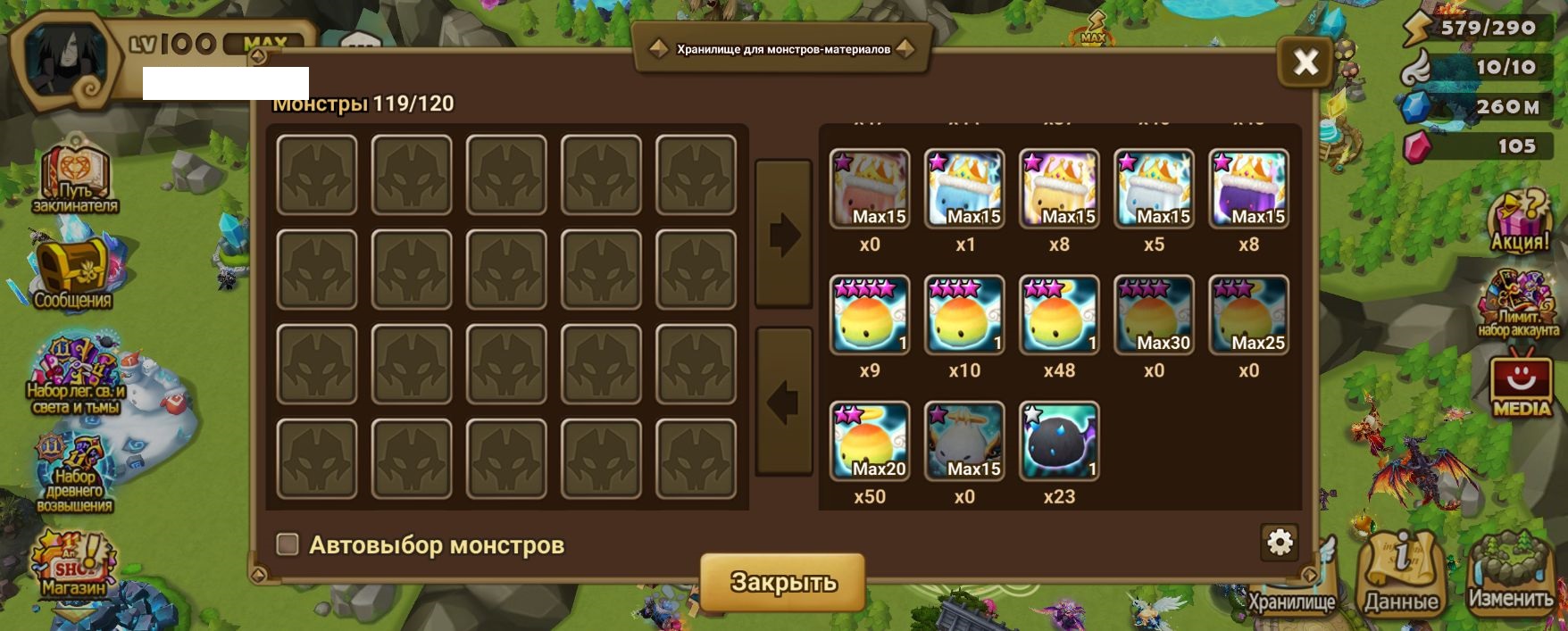Click the right-pointing transfer arrow
Viewport: 1568px width, 631px height.
point(783,235)
